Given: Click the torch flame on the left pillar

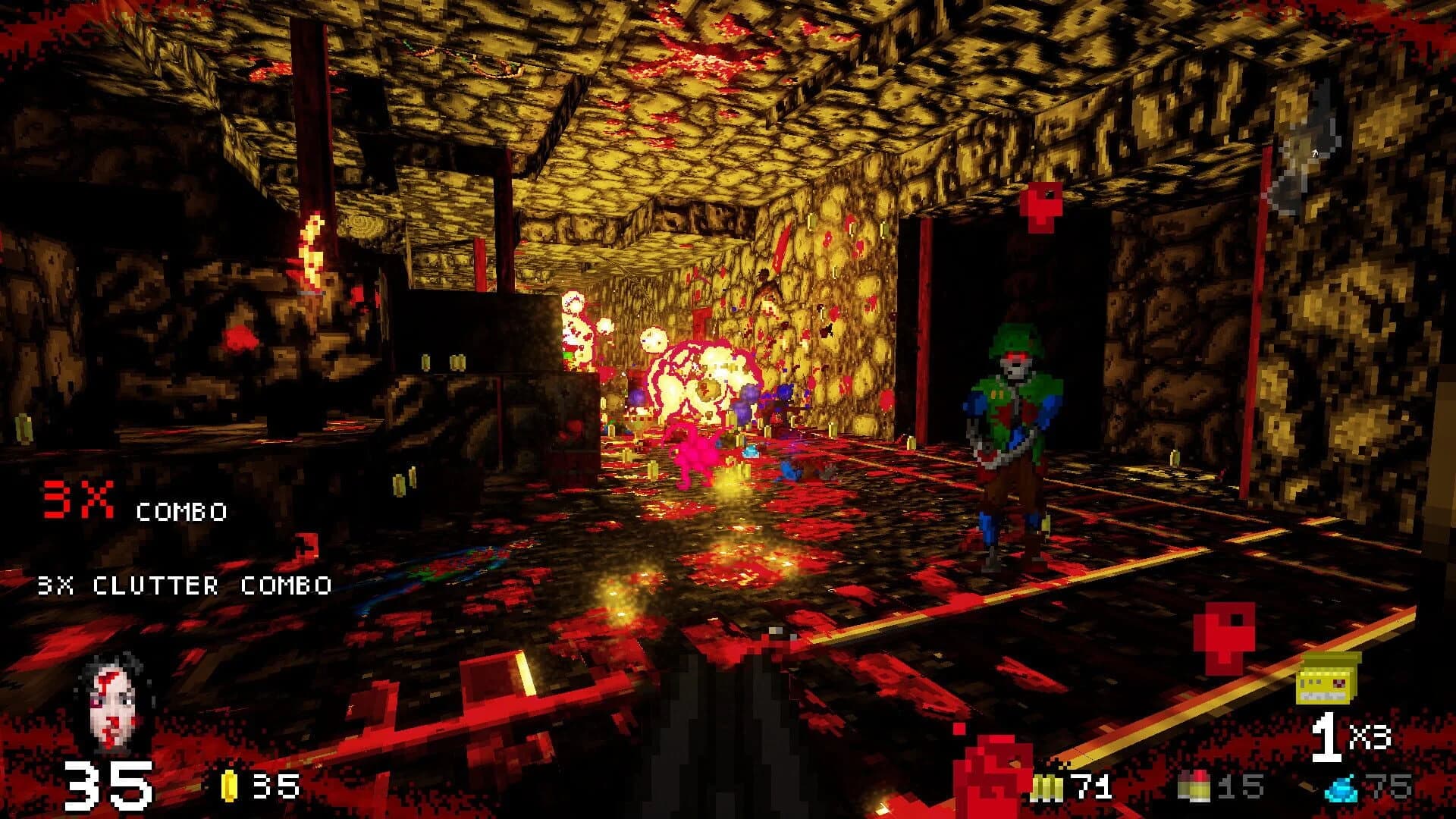Looking at the screenshot, I should (x=311, y=250).
